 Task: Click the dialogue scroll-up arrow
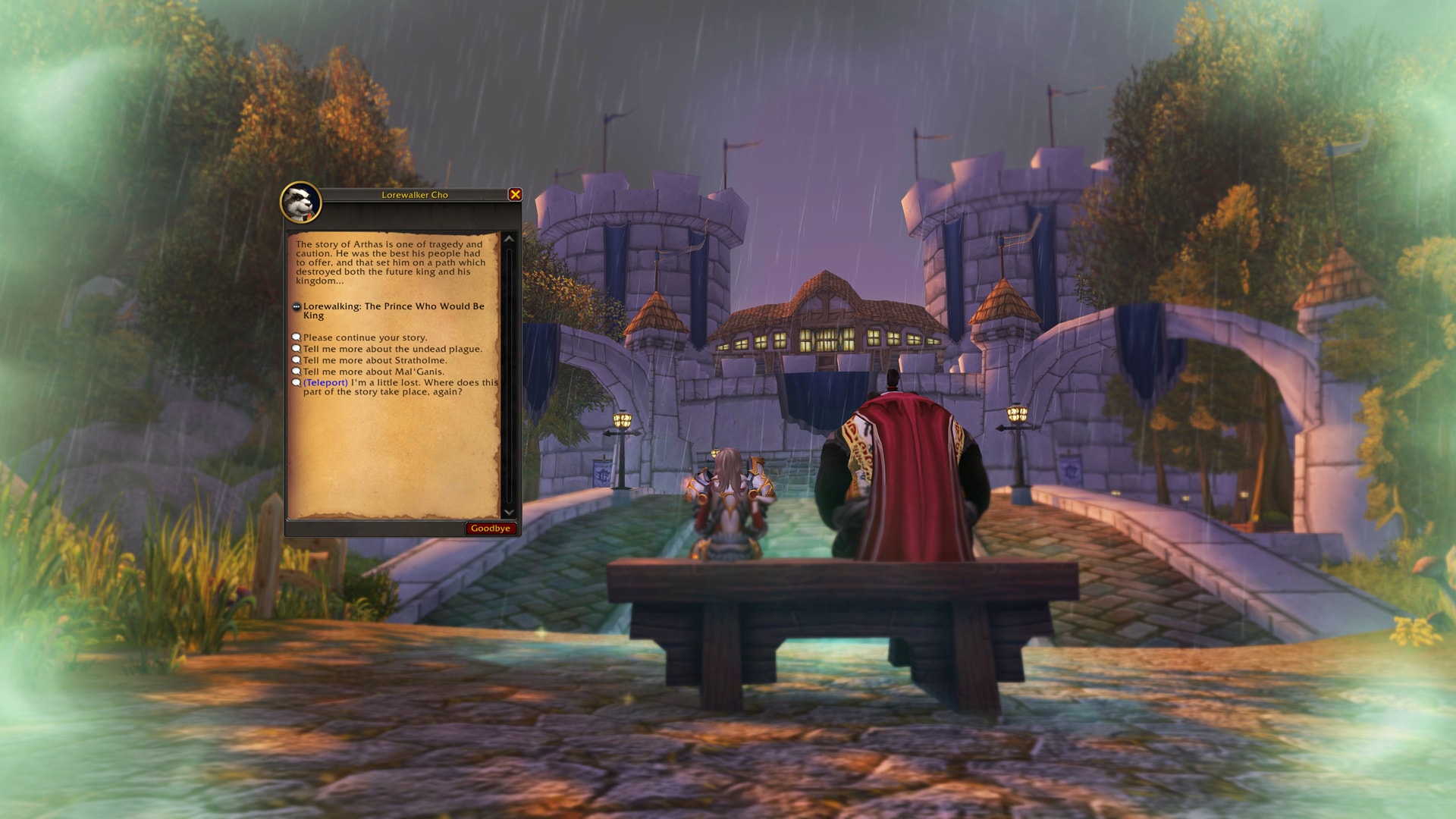pos(509,239)
